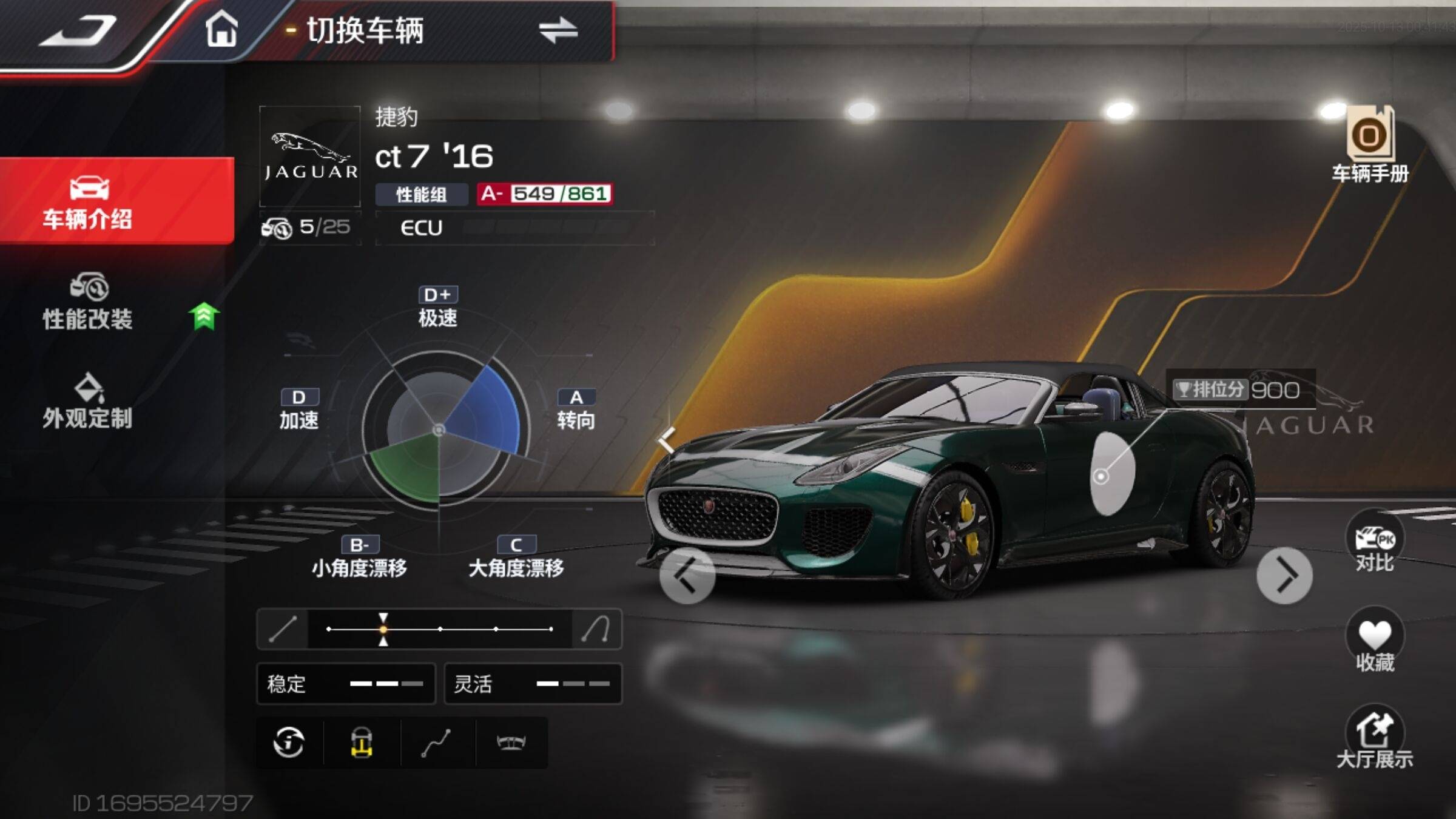Select the yellow car chassis icon

(x=362, y=743)
